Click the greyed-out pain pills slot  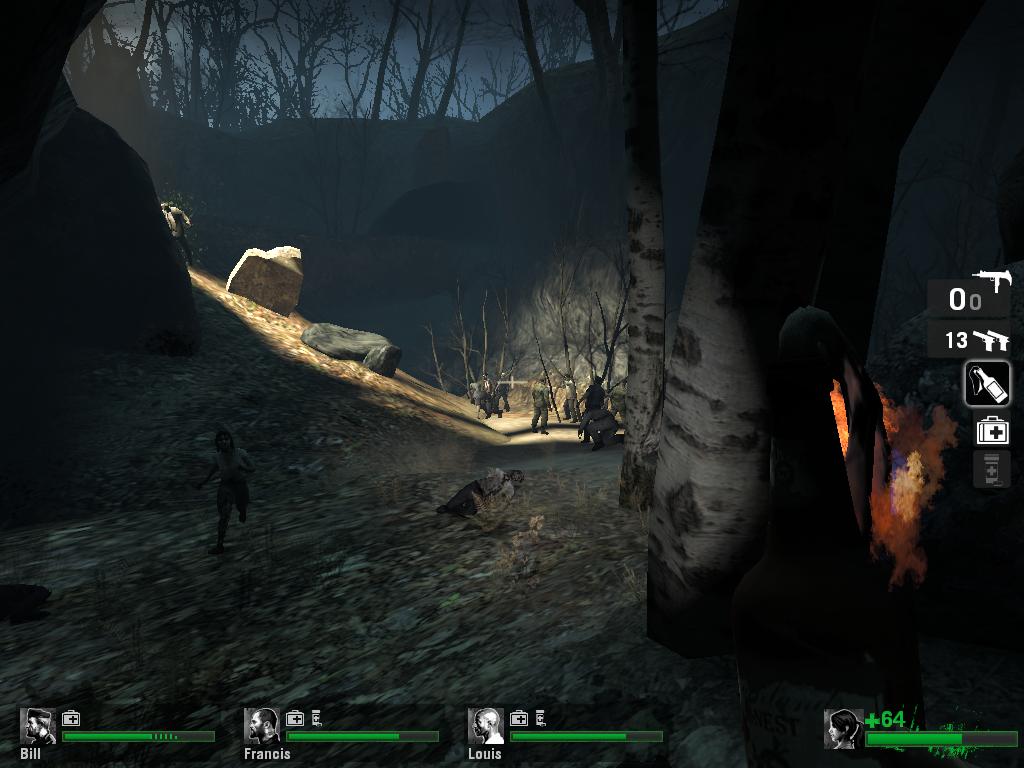point(991,469)
